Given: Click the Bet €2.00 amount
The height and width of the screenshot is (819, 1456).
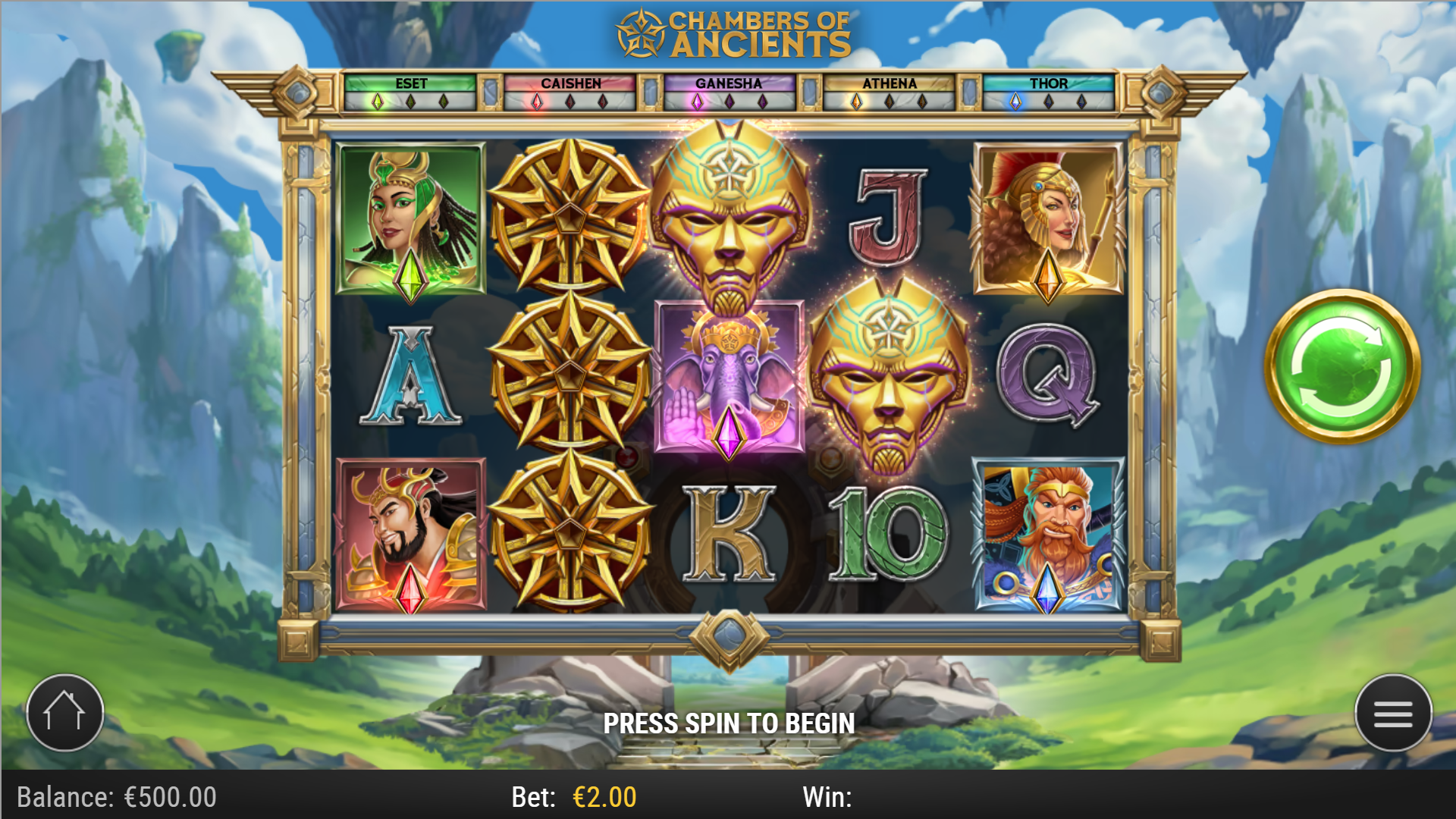Looking at the screenshot, I should pos(603,796).
